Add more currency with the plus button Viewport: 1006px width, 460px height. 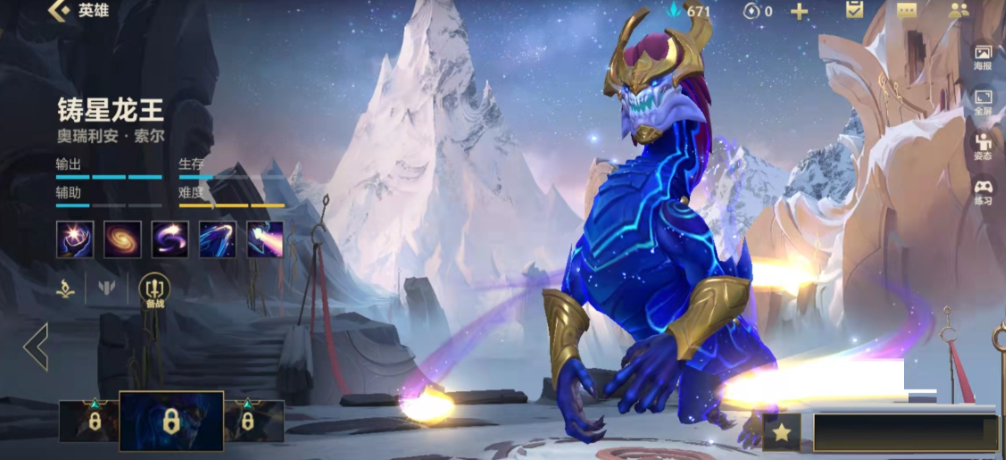pos(799,12)
